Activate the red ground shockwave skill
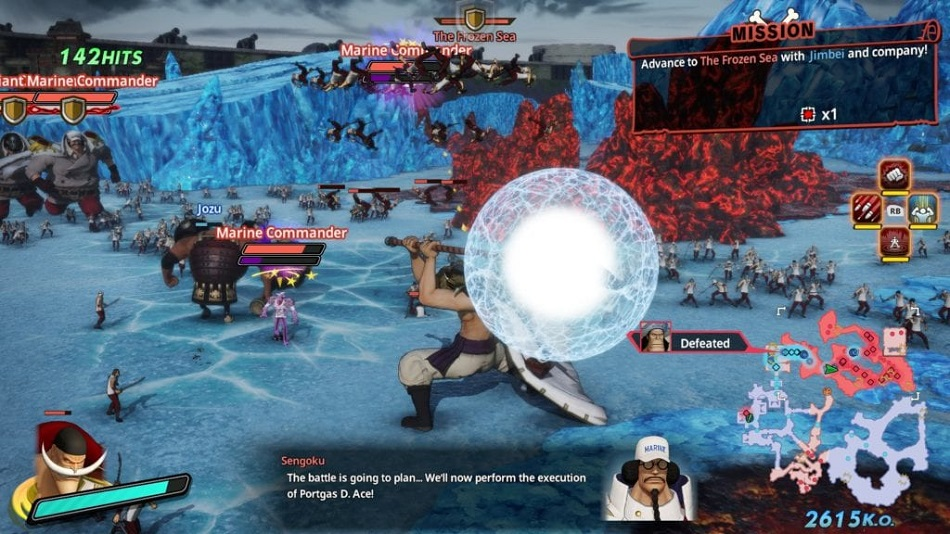The height and width of the screenshot is (534, 950). 895,241
